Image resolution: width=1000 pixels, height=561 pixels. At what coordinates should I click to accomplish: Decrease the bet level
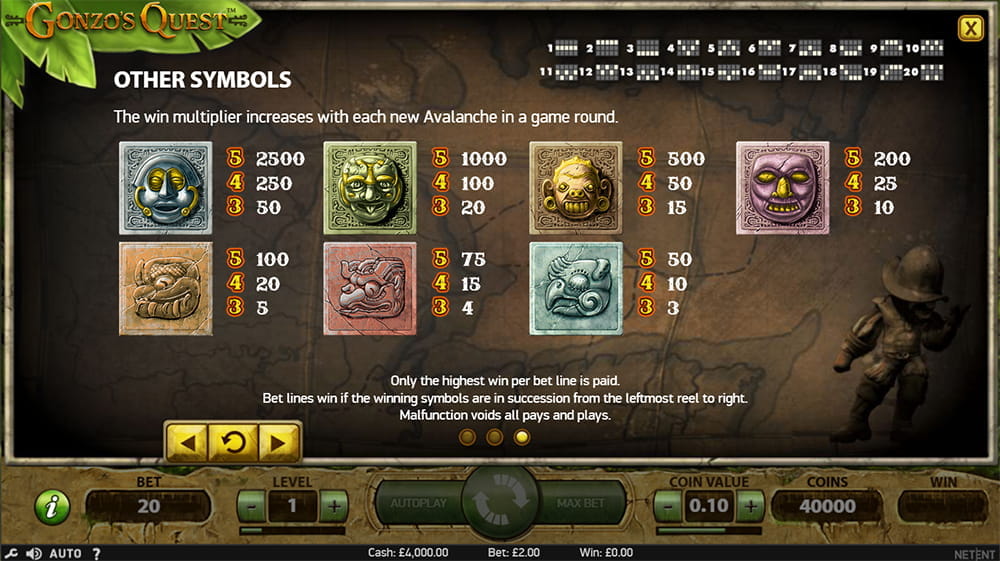coord(251,506)
